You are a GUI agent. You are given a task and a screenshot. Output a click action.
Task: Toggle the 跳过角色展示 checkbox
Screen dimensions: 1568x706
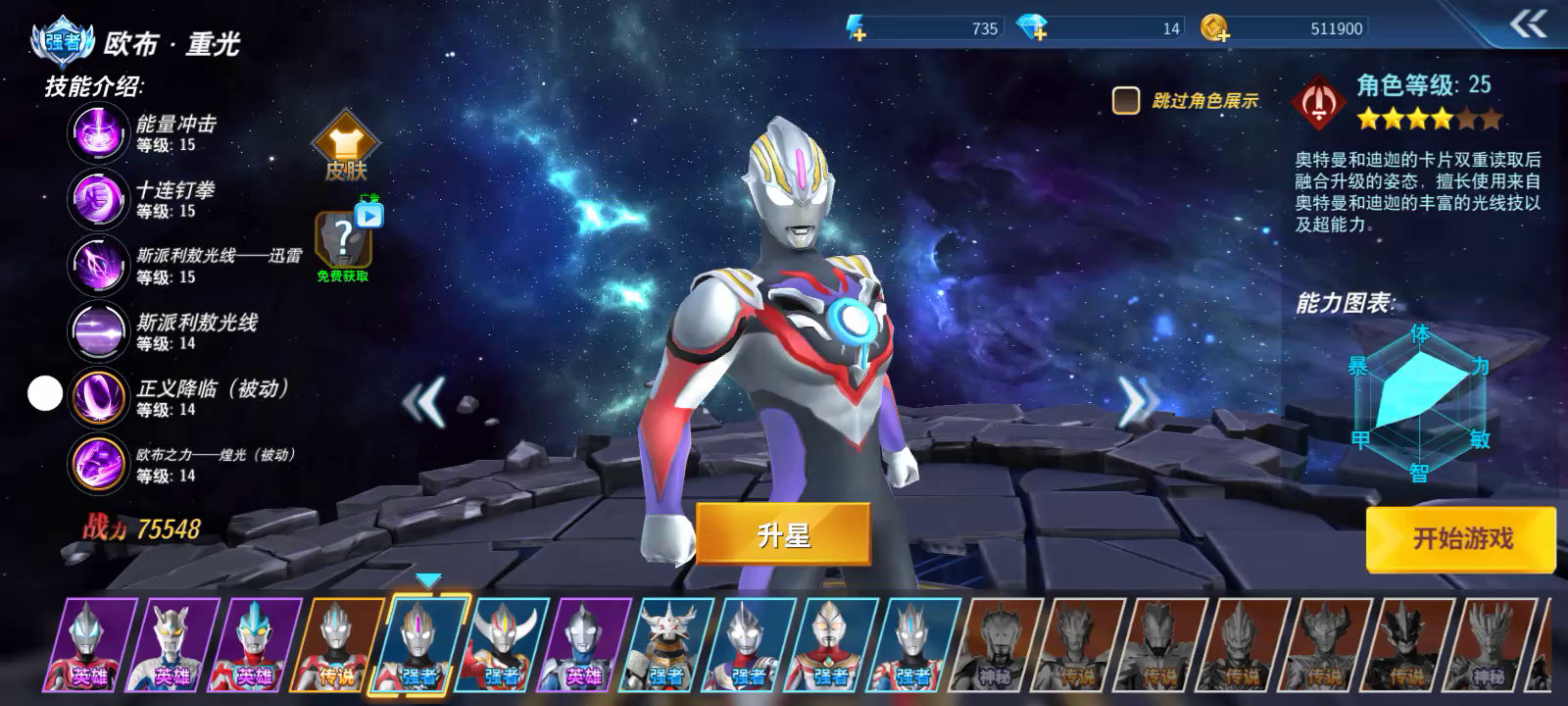coord(1125,100)
